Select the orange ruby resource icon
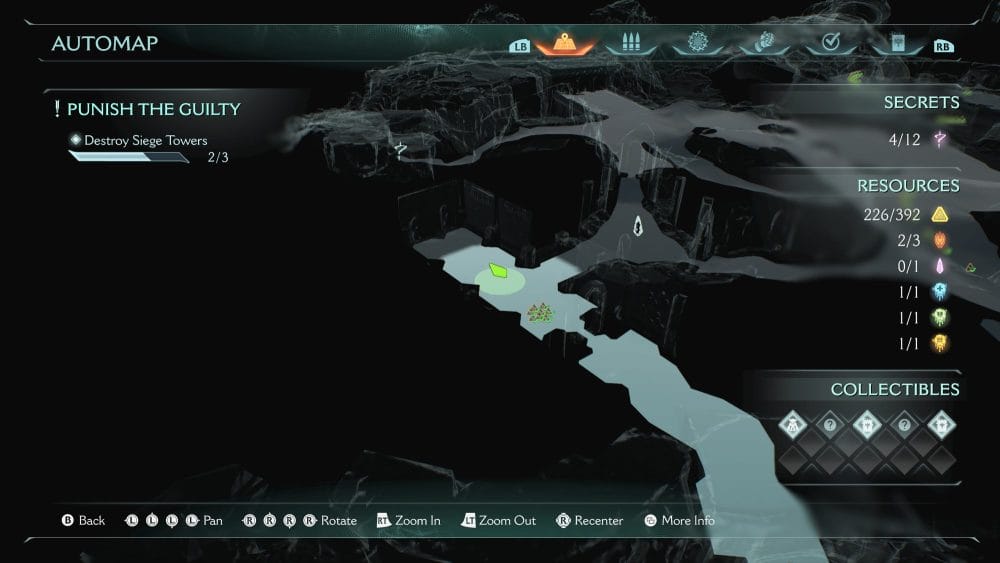1000x563 pixels. 939,240
